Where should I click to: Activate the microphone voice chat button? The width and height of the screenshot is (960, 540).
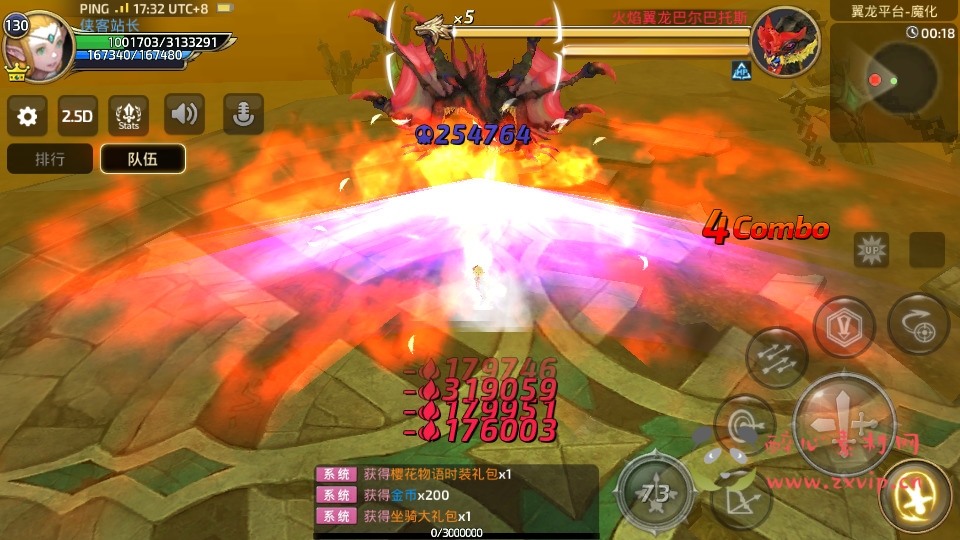(243, 115)
